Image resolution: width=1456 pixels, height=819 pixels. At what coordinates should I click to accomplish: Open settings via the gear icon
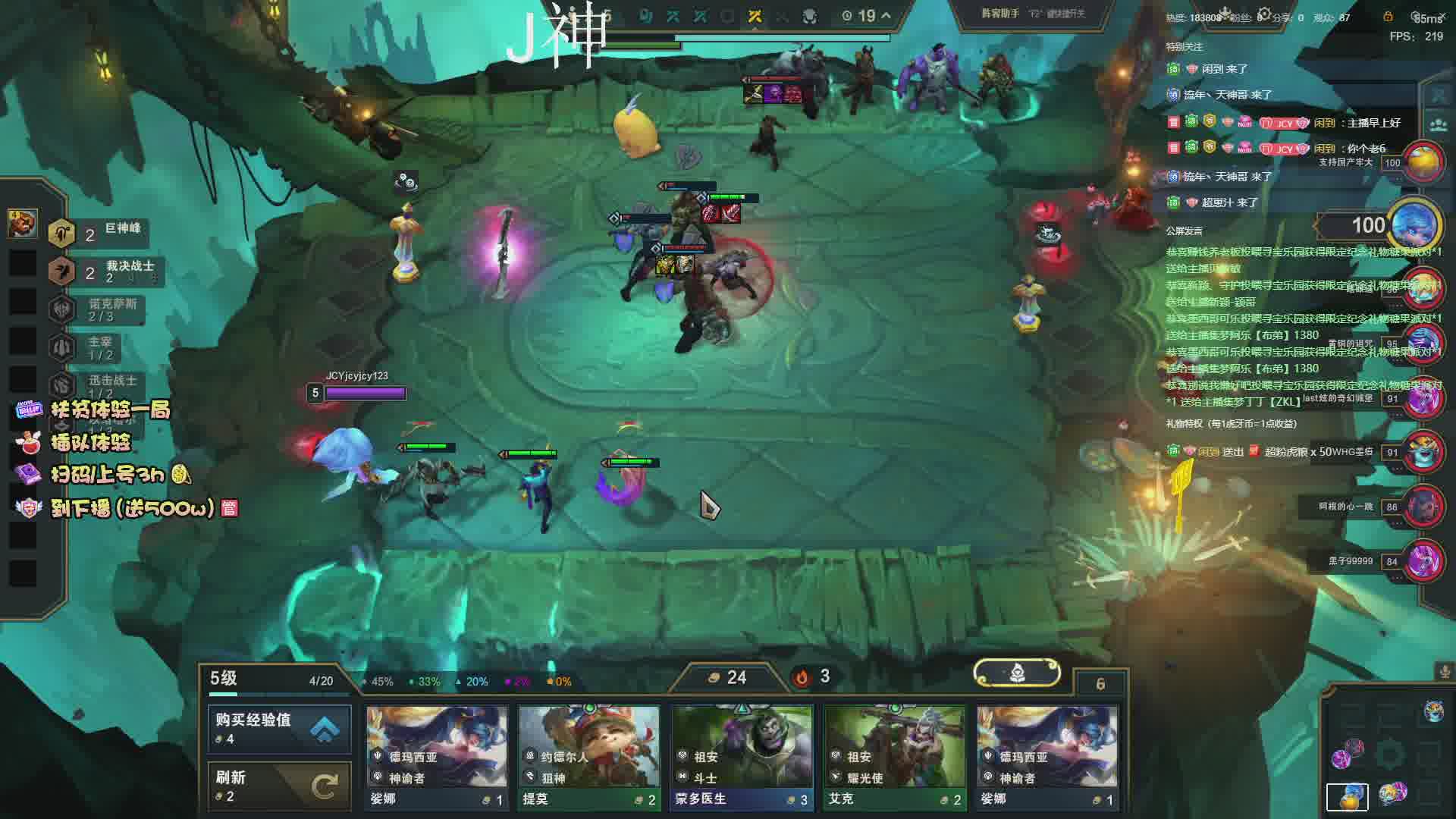click(x=1264, y=14)
